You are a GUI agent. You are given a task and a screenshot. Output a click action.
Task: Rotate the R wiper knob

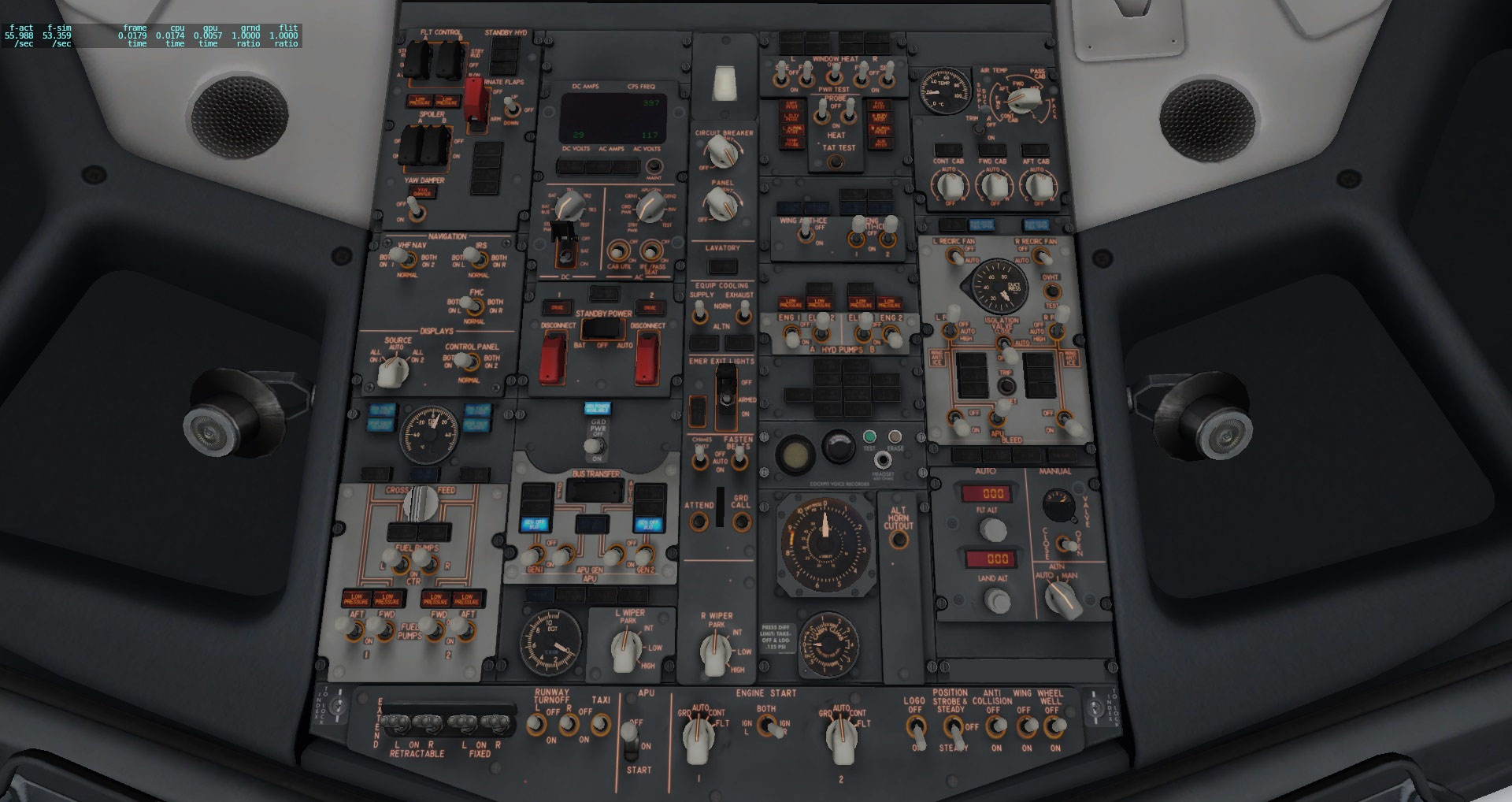click(x=716, y=653)
